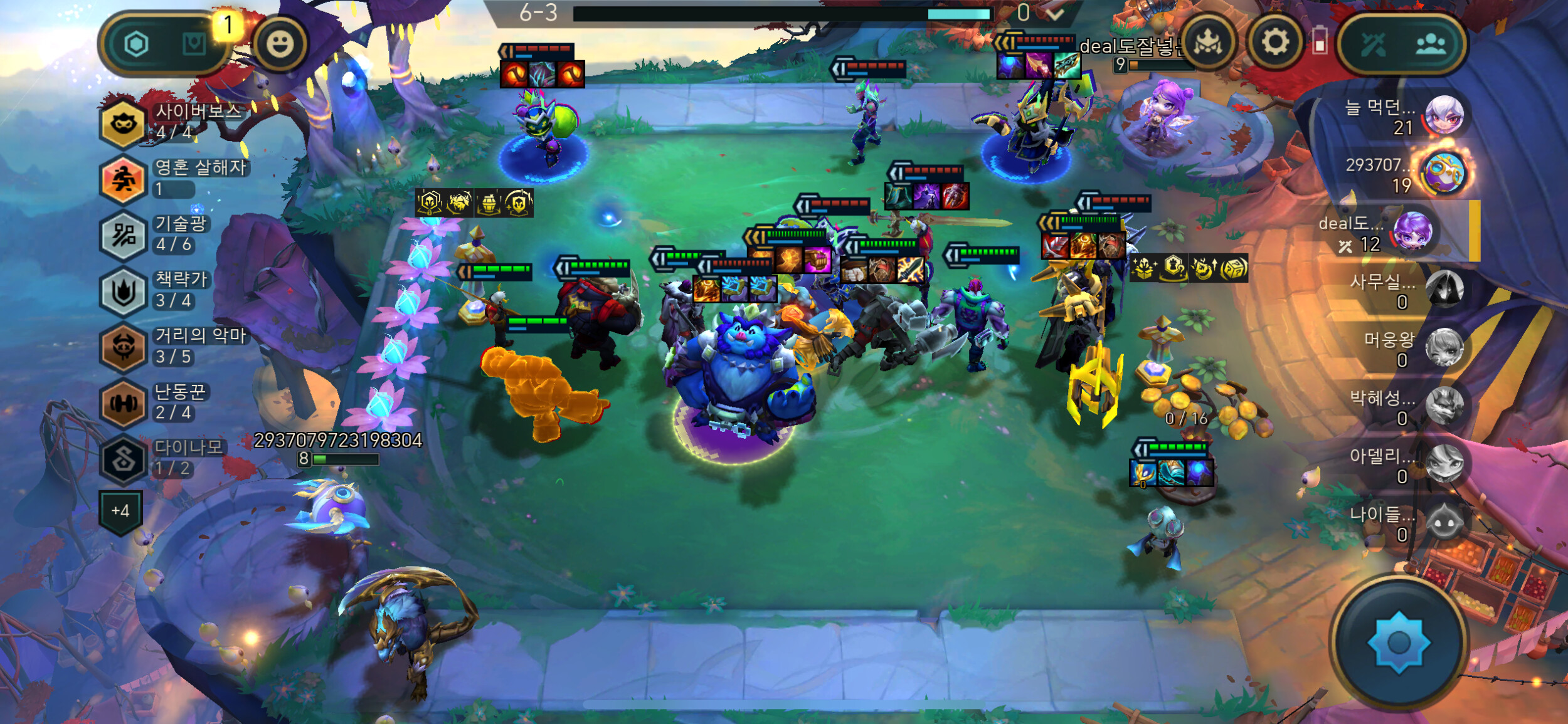The width and height of the screenshot is (1568, 724).
Task: View the 영혼 살해자 trait
Action: (123, 179)
